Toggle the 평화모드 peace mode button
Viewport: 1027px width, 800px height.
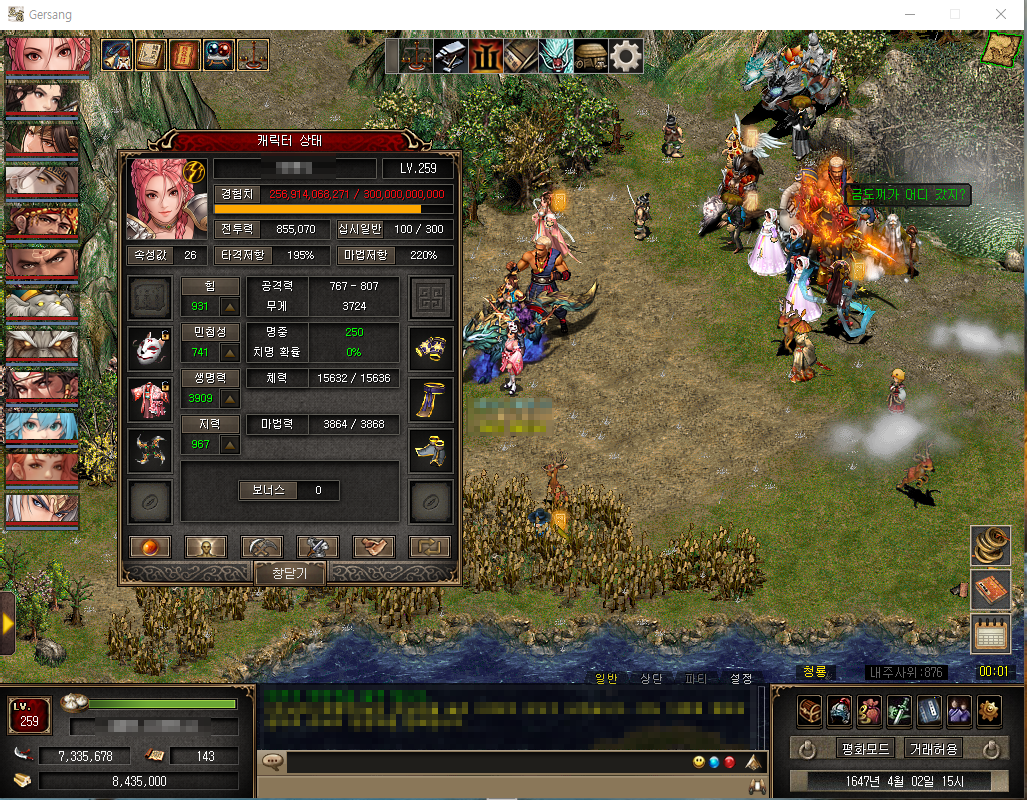point(864,748)
